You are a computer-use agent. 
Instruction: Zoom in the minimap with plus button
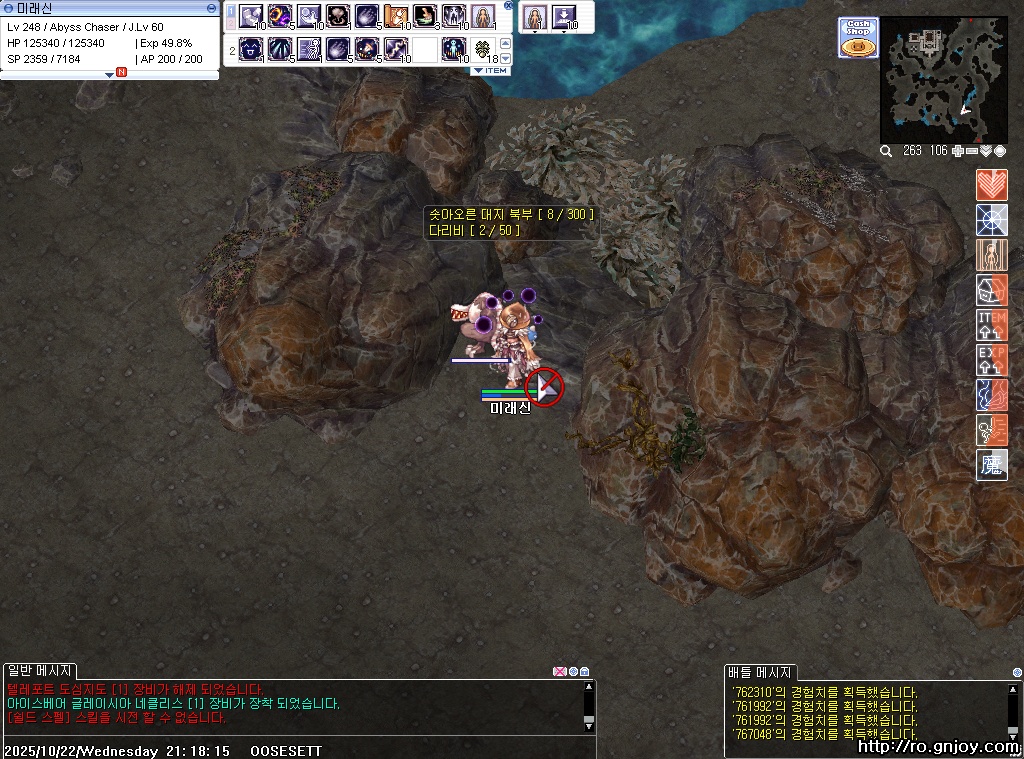coord(958,151)
